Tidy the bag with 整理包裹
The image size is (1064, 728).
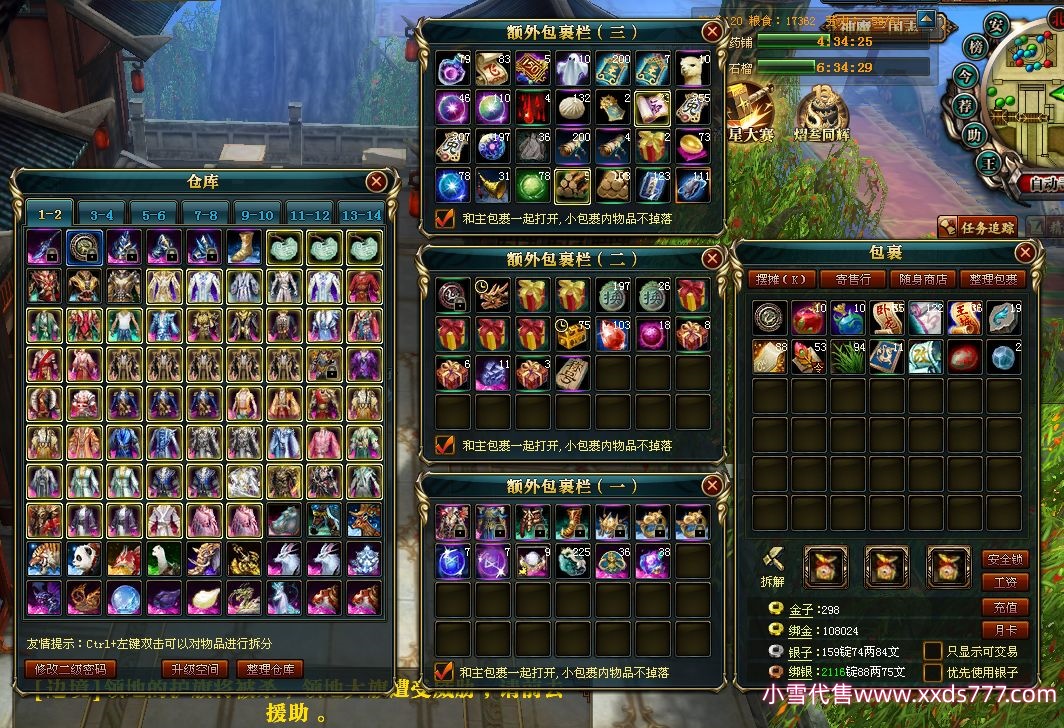point(992,279)
